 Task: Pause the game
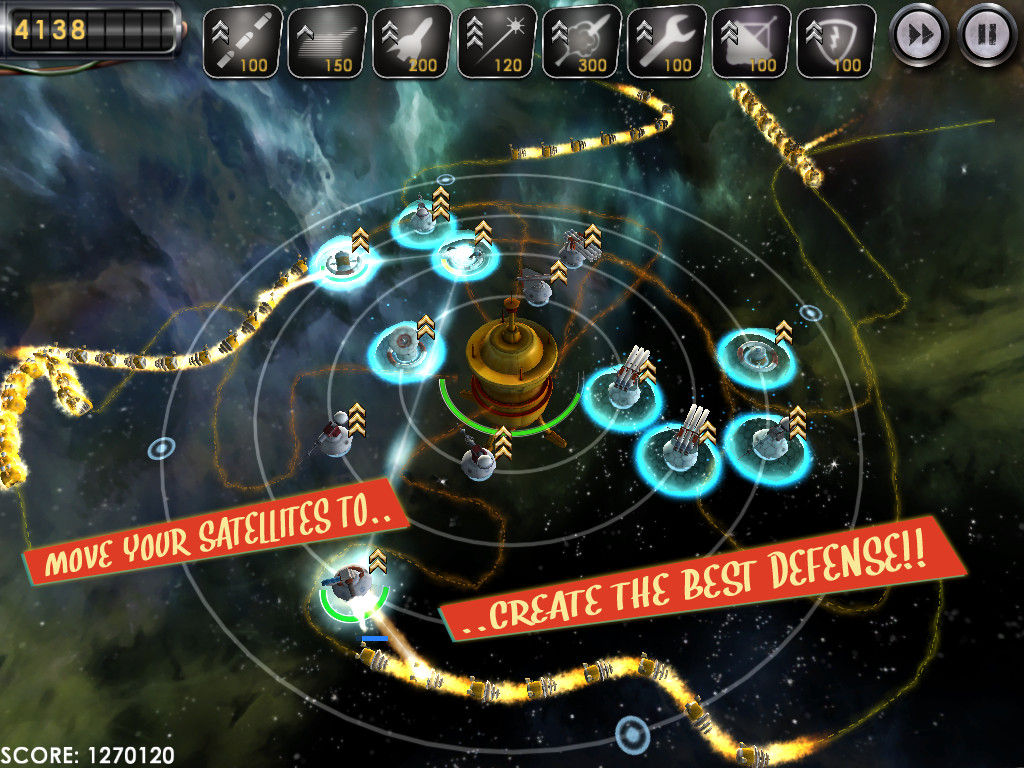pyautogui.click(x=986, y=35)
